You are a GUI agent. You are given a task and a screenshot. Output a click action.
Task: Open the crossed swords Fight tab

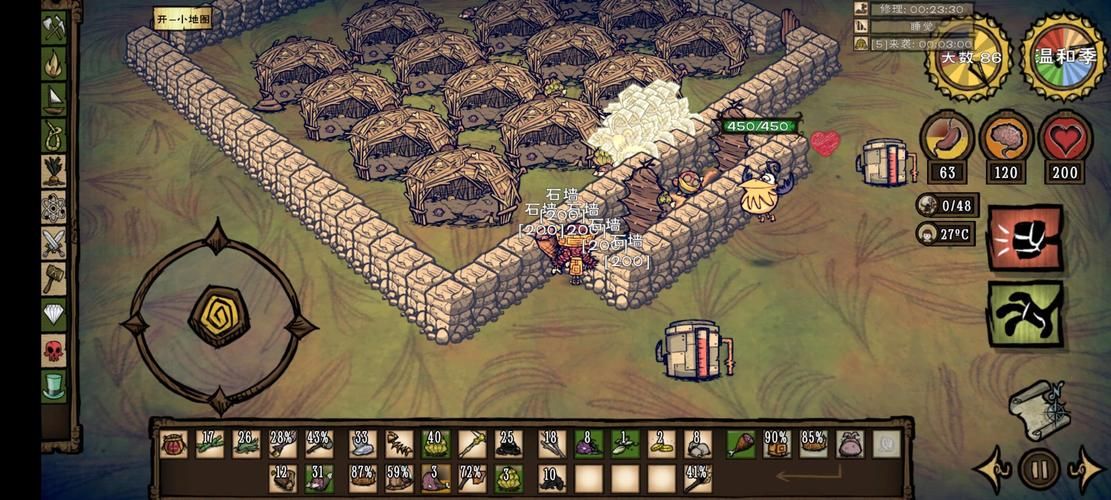(x=54, y=243)
